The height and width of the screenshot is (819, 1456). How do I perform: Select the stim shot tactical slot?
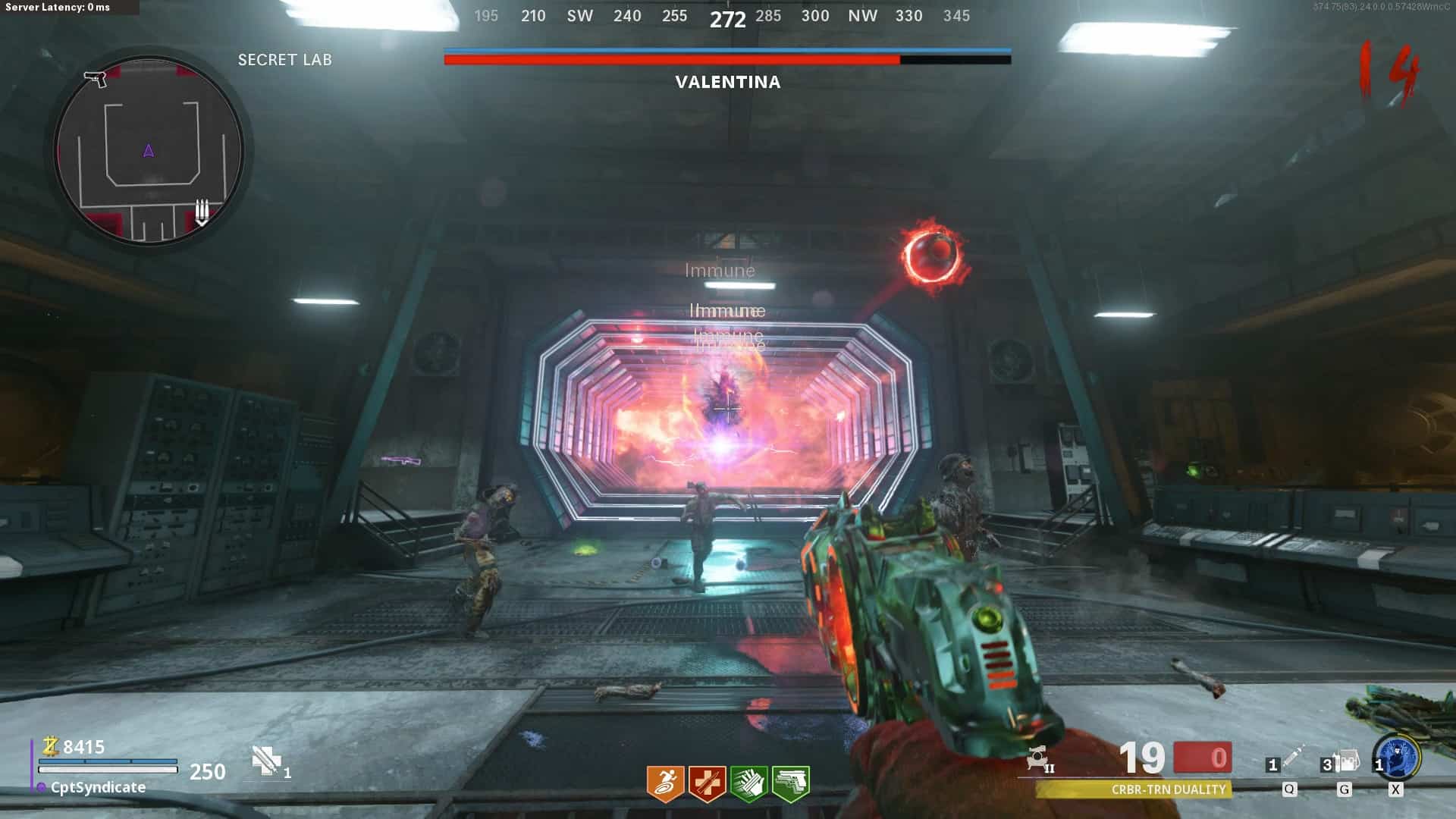[1289, 759]
